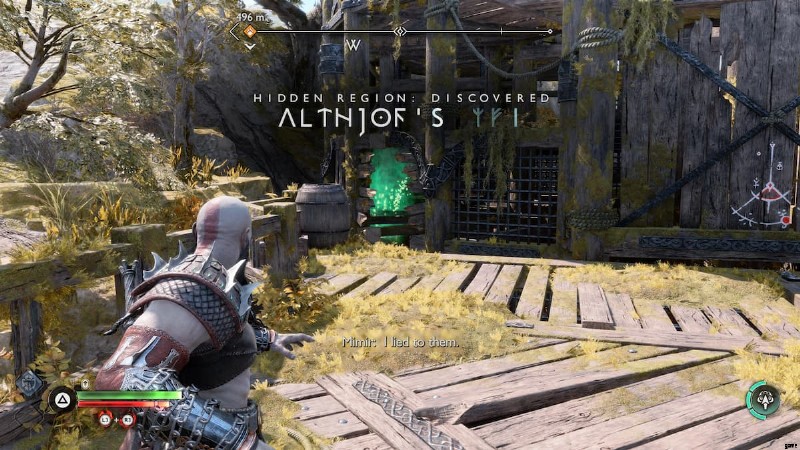Click the West 'W' compass heading
The image size is (800, 450).
[353, 46]
